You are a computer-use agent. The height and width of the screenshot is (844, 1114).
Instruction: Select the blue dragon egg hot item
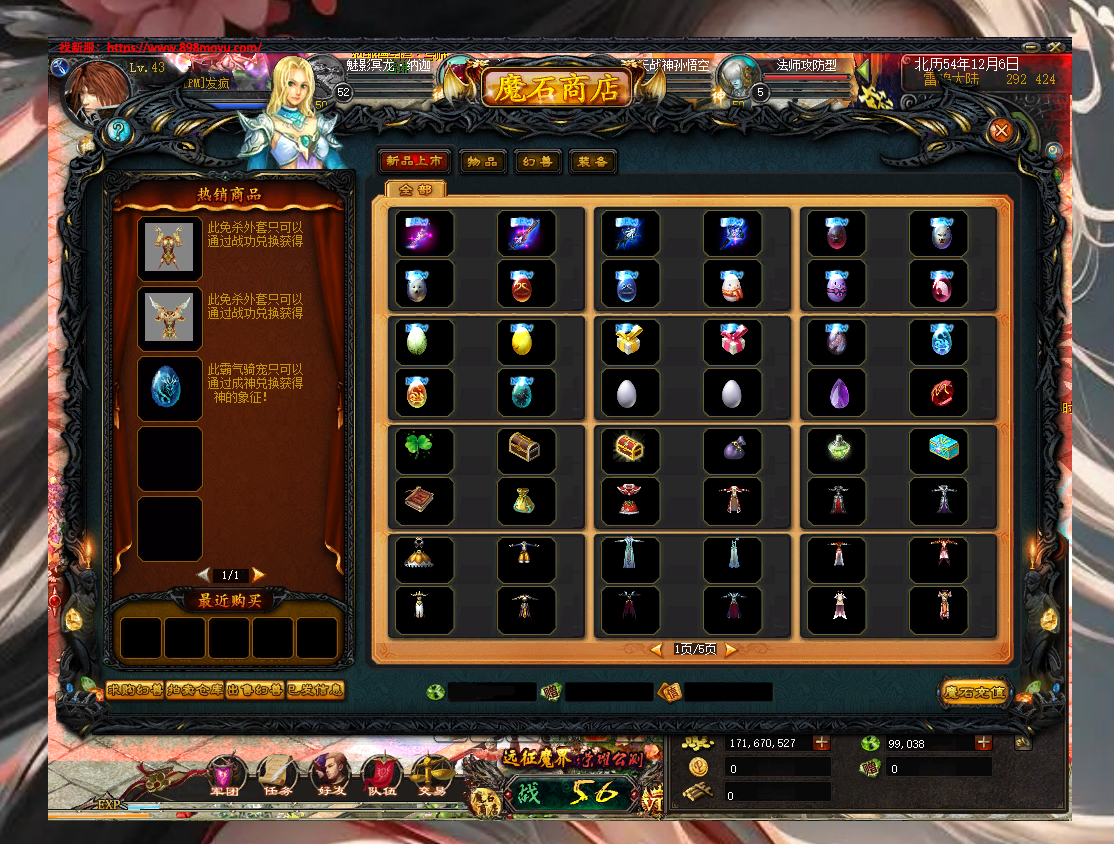pos(169,389)
